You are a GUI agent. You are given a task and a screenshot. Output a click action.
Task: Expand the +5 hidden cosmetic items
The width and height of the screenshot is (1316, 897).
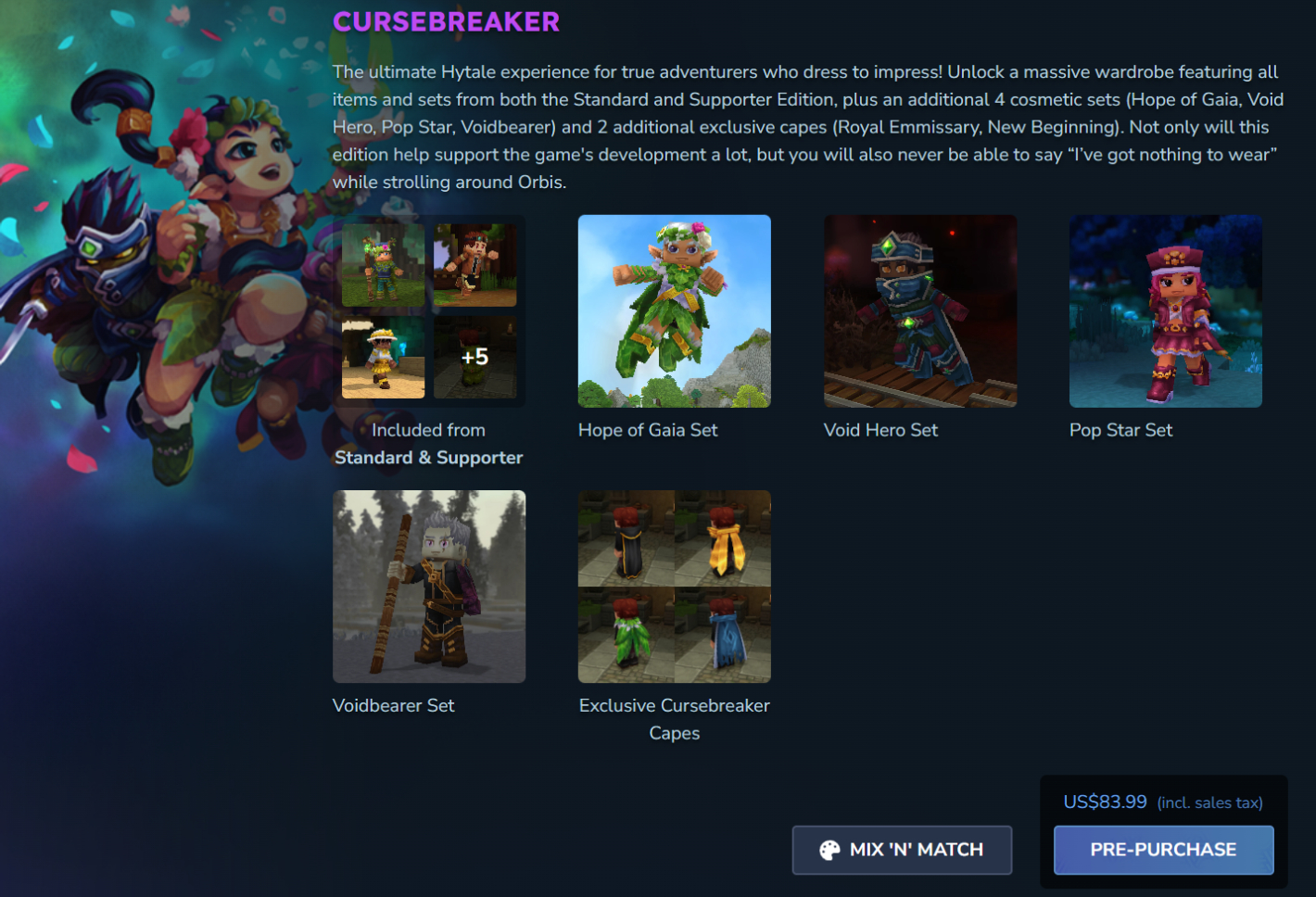(x=476, y=359)
